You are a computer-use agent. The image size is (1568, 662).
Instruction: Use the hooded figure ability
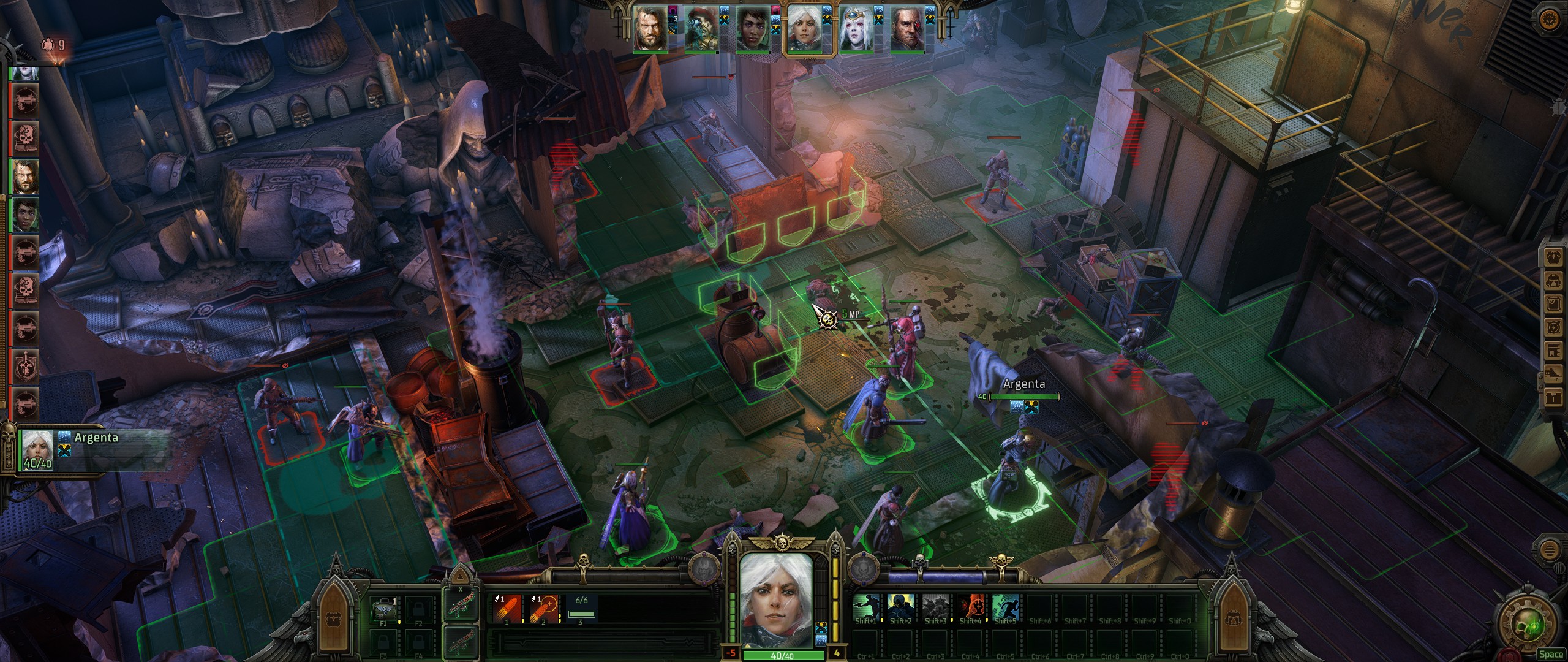pos(901,609)
